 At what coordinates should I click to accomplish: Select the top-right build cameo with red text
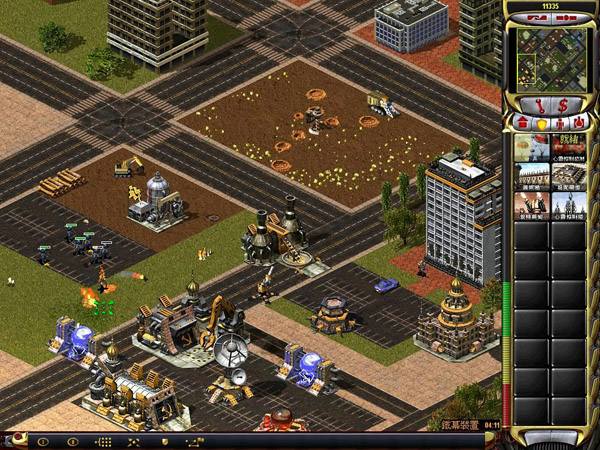[569, 146]
